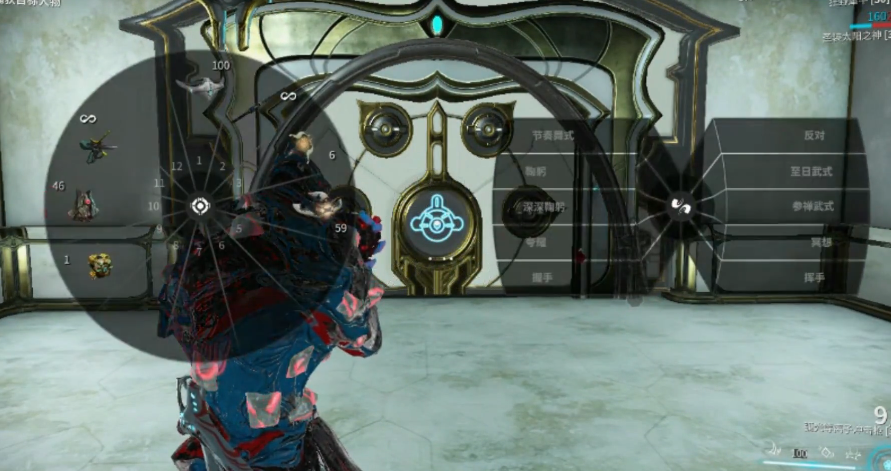Choose the 参禅武式 emote
Screen dimensions: 891x471
(x=811, y=207)
